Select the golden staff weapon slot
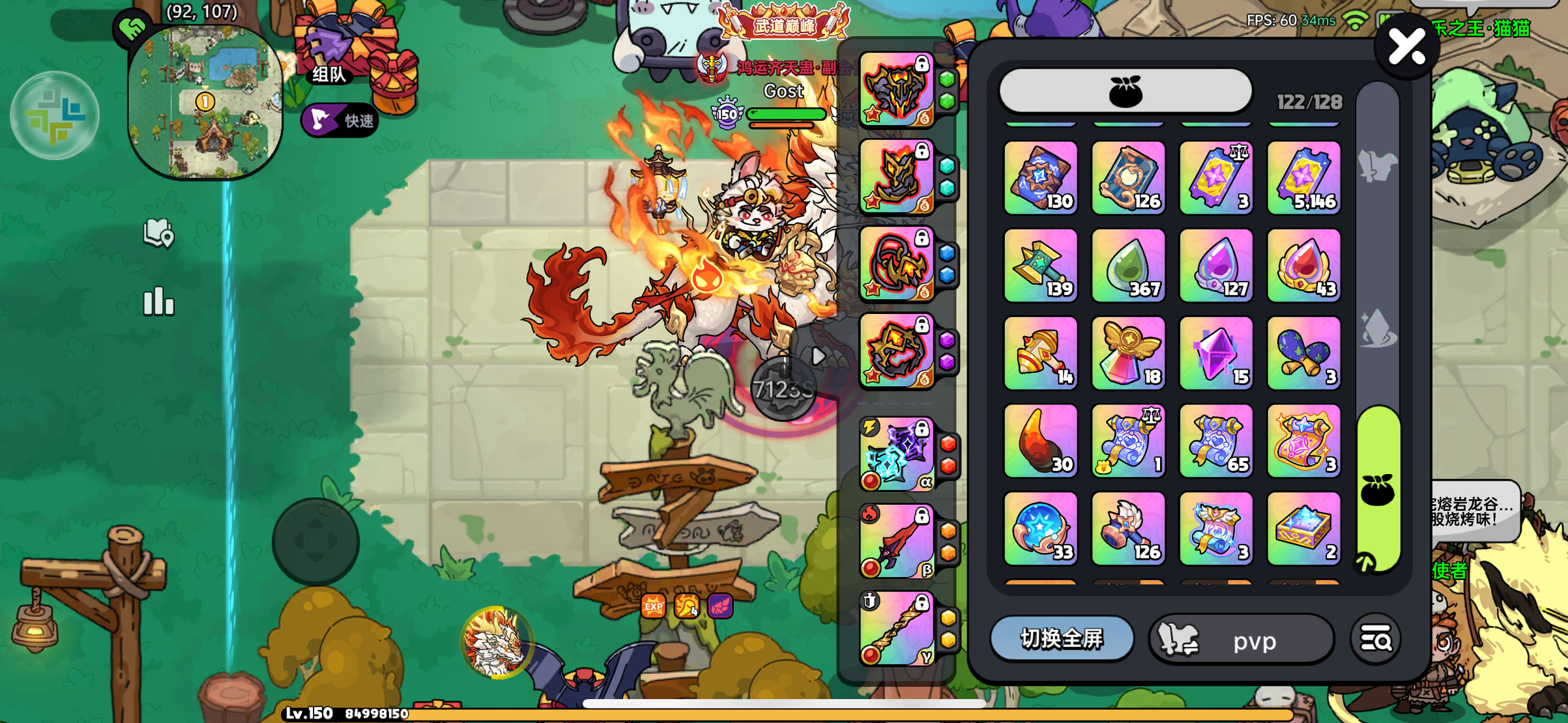This screenshot has height=723, width=1568. pyautogui.click(x=896, y=629)
